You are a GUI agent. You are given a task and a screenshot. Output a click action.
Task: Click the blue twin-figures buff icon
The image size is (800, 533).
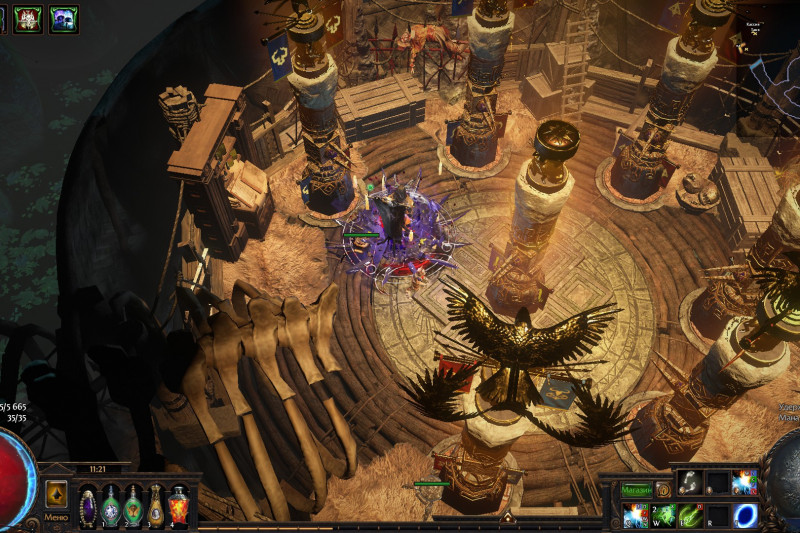pyautogui.click(x=63, y=18)
